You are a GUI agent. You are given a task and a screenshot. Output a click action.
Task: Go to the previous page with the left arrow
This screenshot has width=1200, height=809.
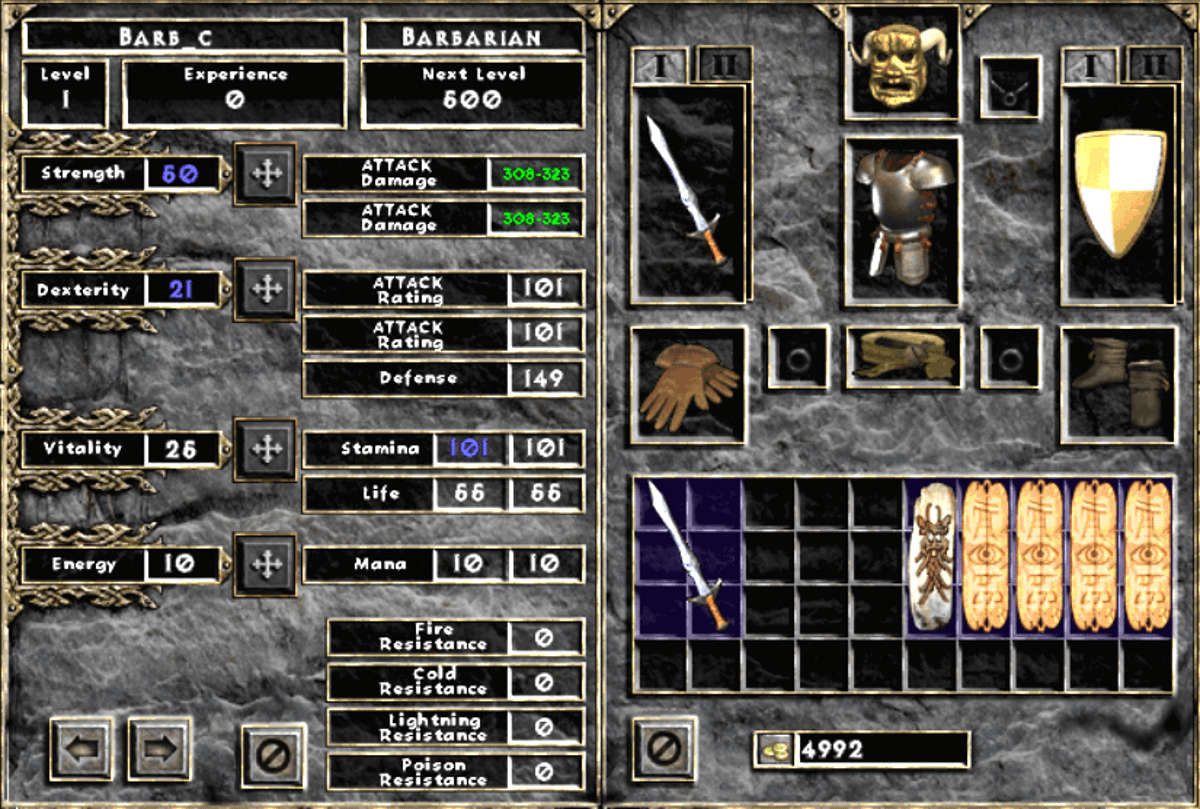pos(81,748)
